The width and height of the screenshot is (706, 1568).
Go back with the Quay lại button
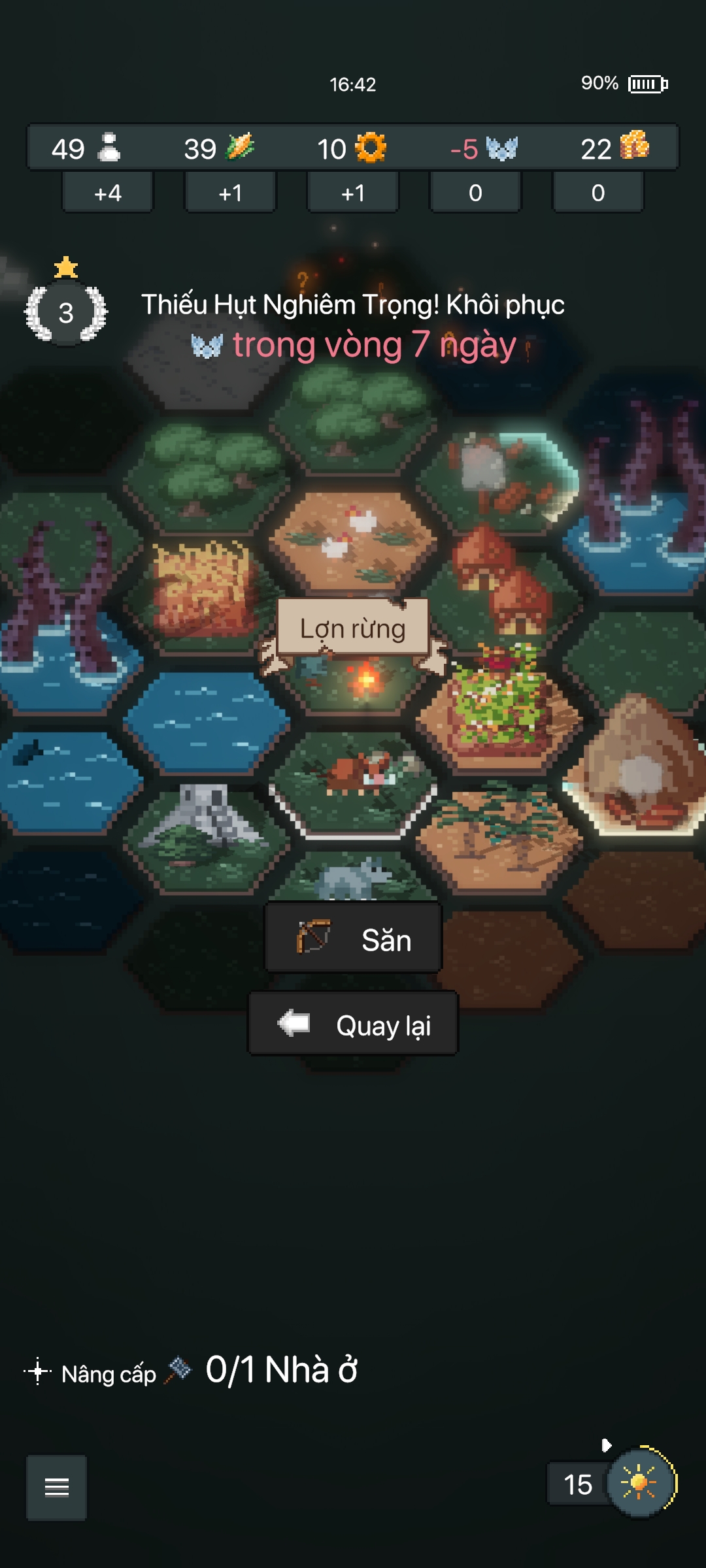pyautogui.click(x=353, y=1024)
